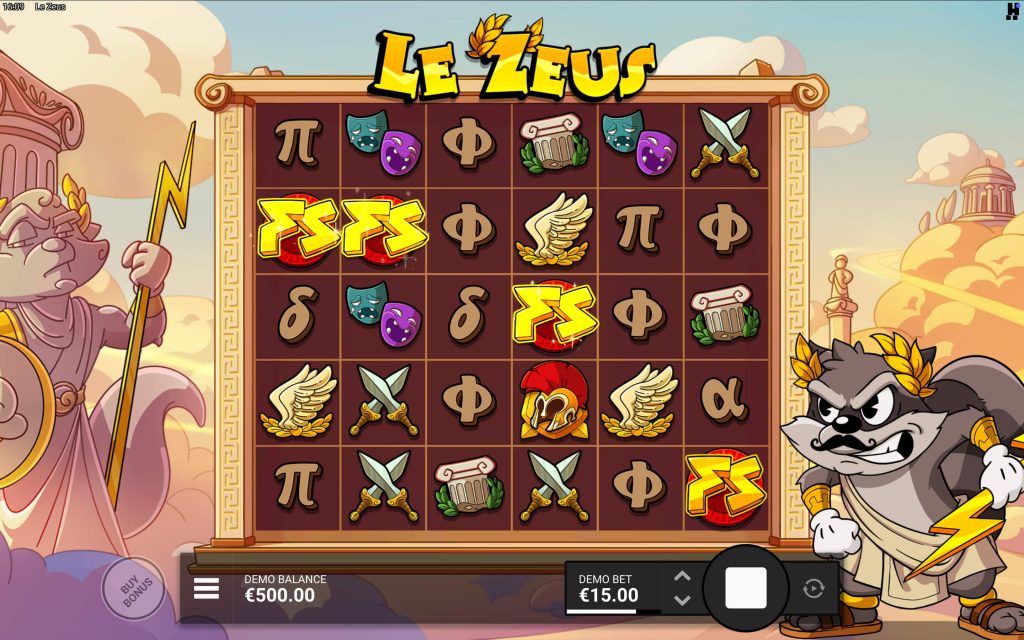This screenshot has width=1024, height=640.
Task: Stop the spin with the square button
Action: [745, 588]
